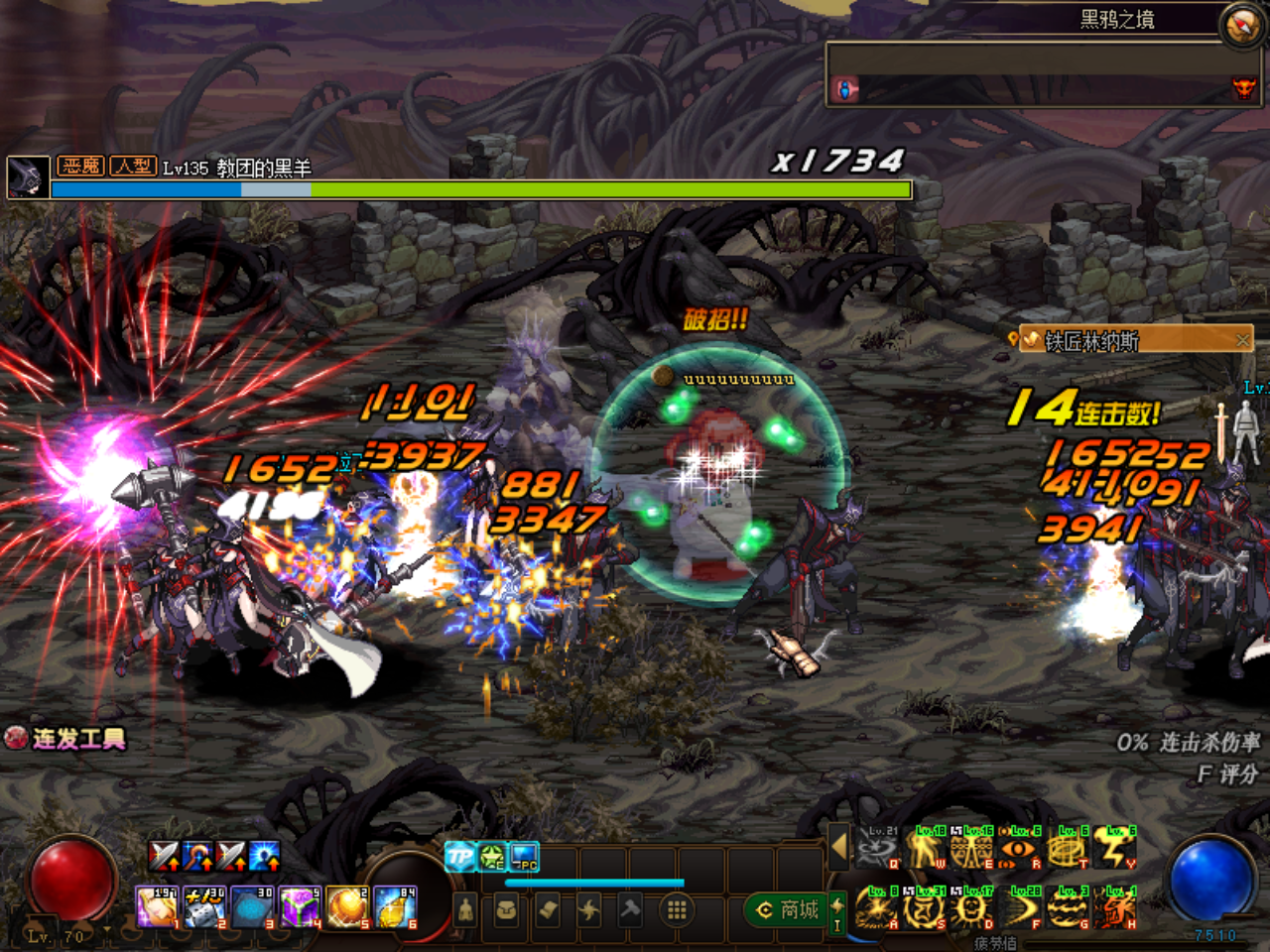
Task: Click the PC buff icon next to the star buff
Action: 523,856
